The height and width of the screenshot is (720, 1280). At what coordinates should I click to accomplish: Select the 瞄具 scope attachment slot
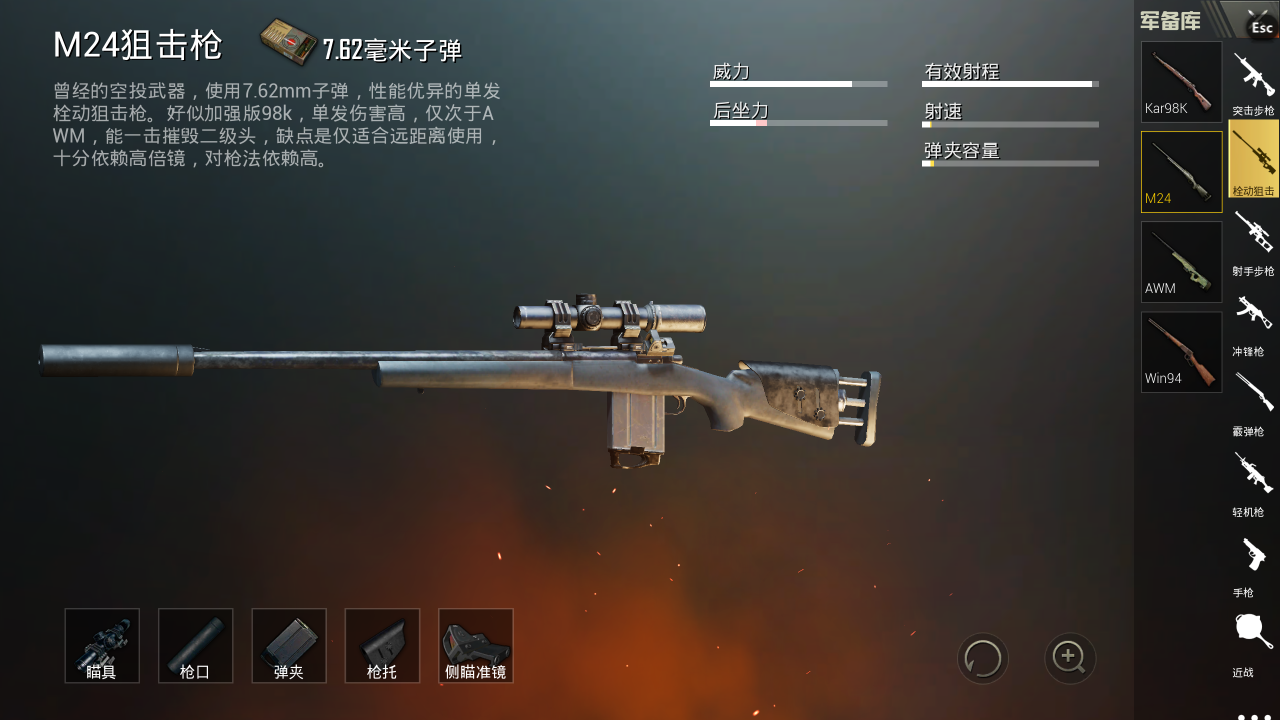pyautogui.click(x=102, y=646)
